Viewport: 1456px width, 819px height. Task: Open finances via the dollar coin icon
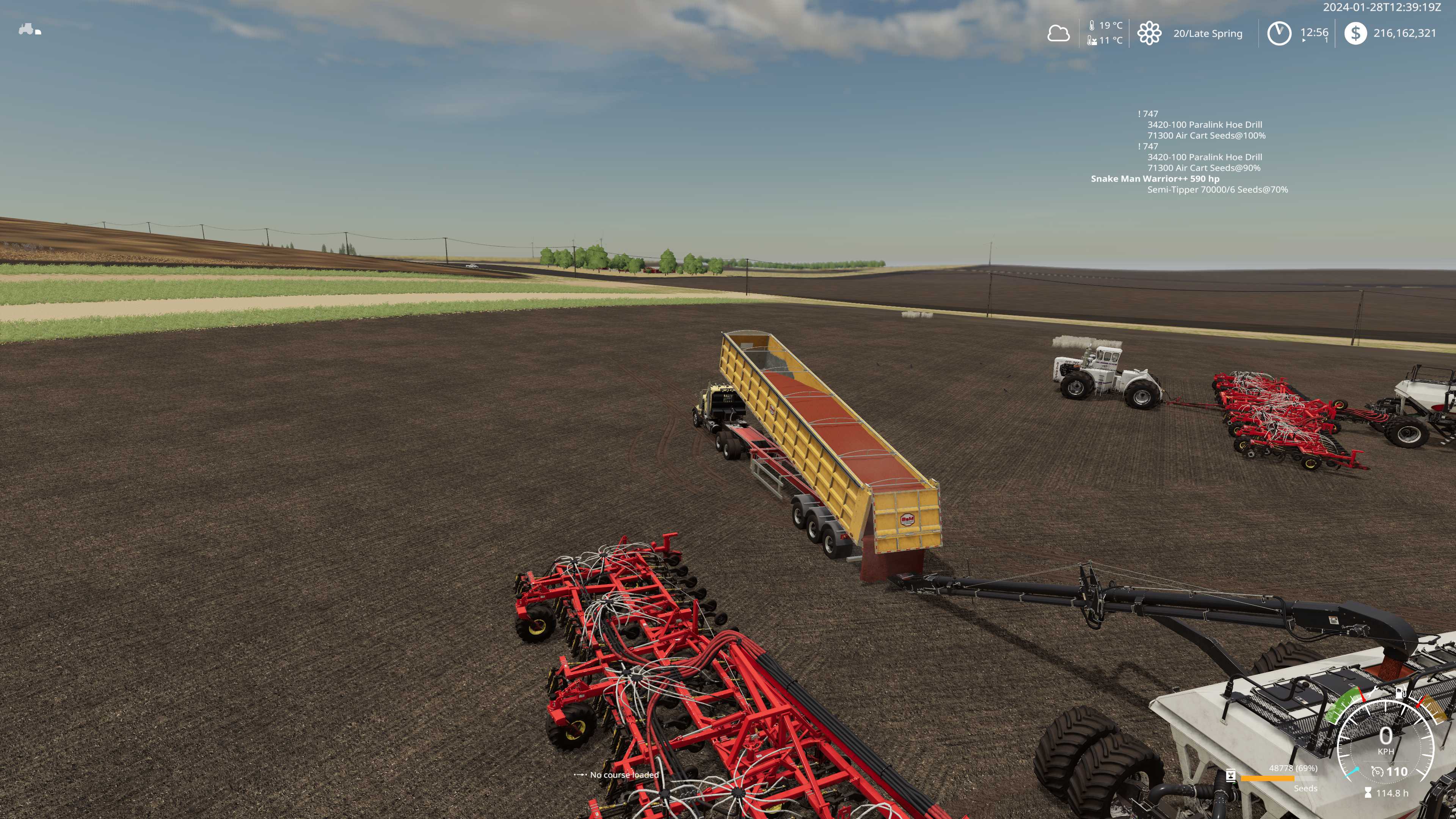1355,33
